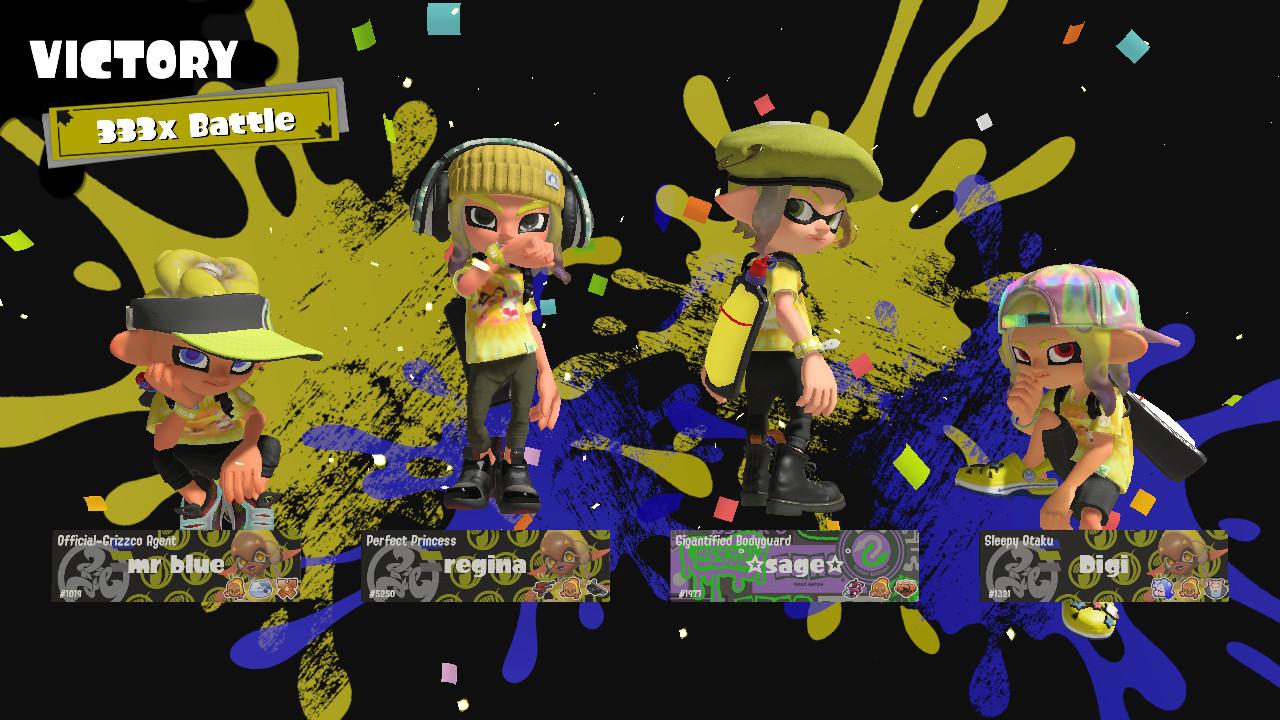Viewport: 1280px width, 720px height.
Task: Select mr blue's Official-Grizzco Agent title
Action: tap(115, 540)
